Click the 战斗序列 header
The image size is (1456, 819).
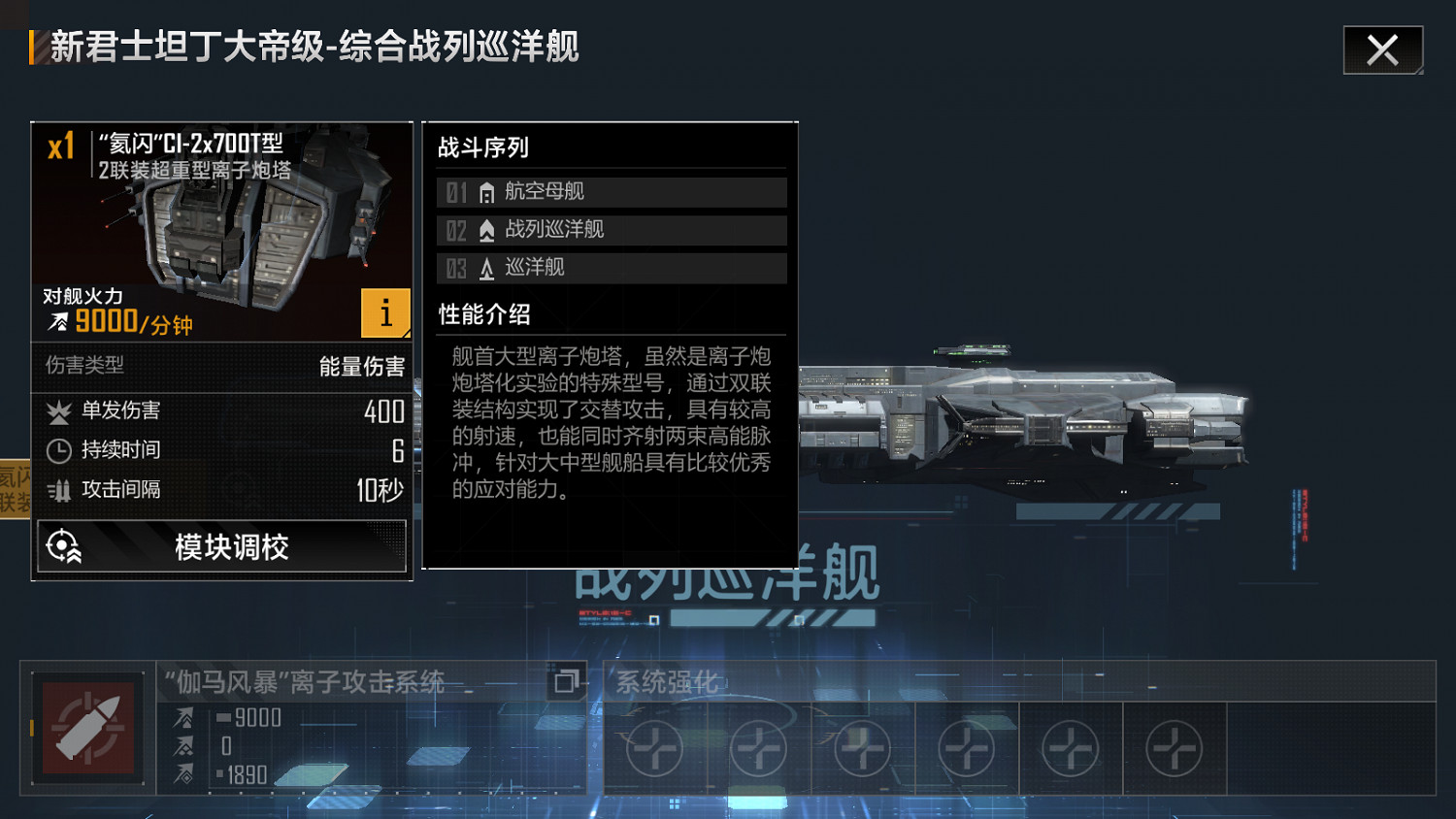(484, 147)
